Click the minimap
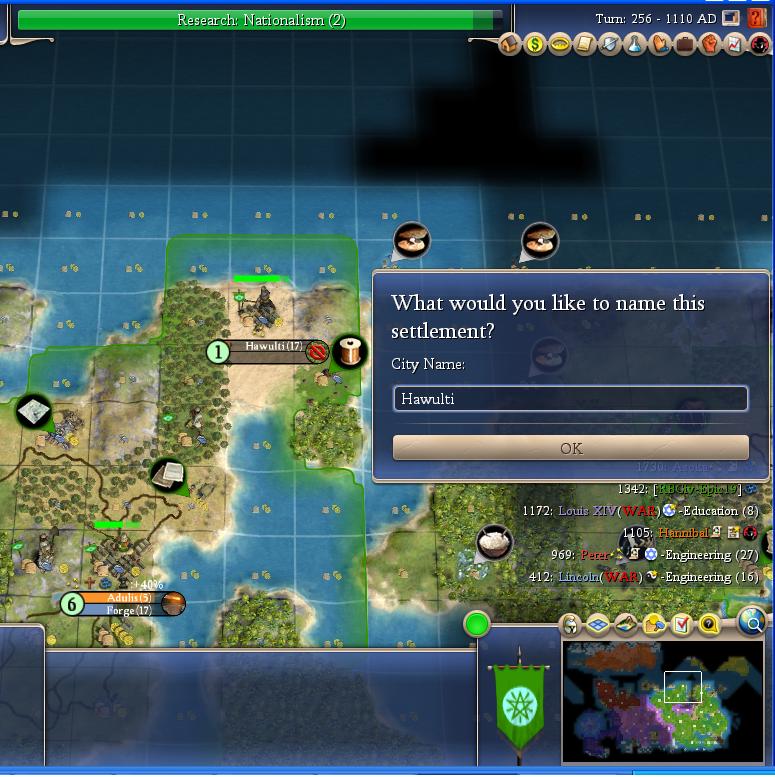Viewport: 775px width, 777px height. click(662, 700)
